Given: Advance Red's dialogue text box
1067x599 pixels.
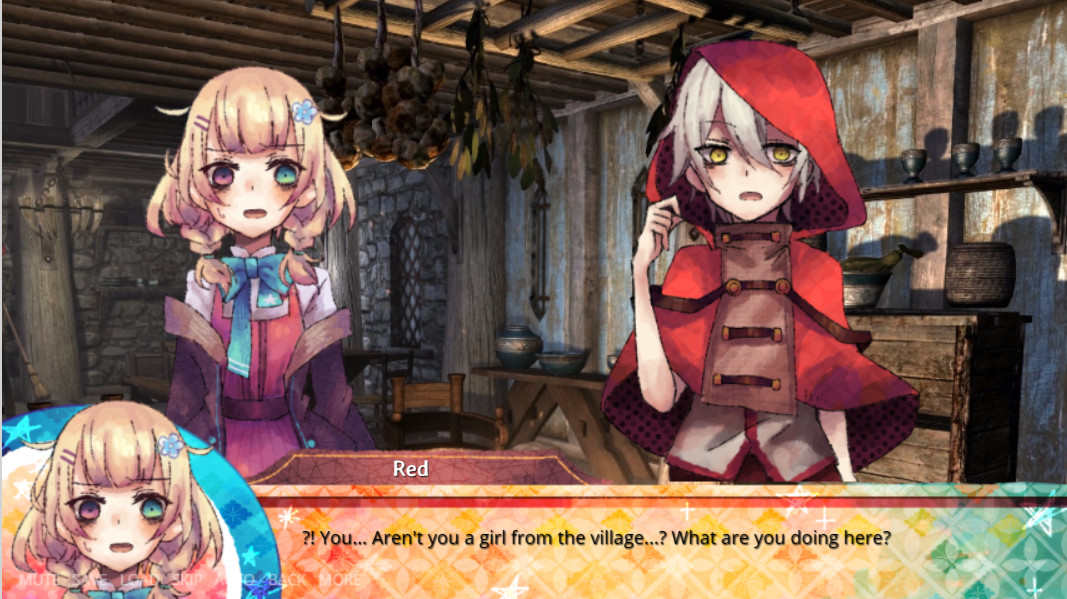Looking at the screenshot, I should (x=640, y=540).
